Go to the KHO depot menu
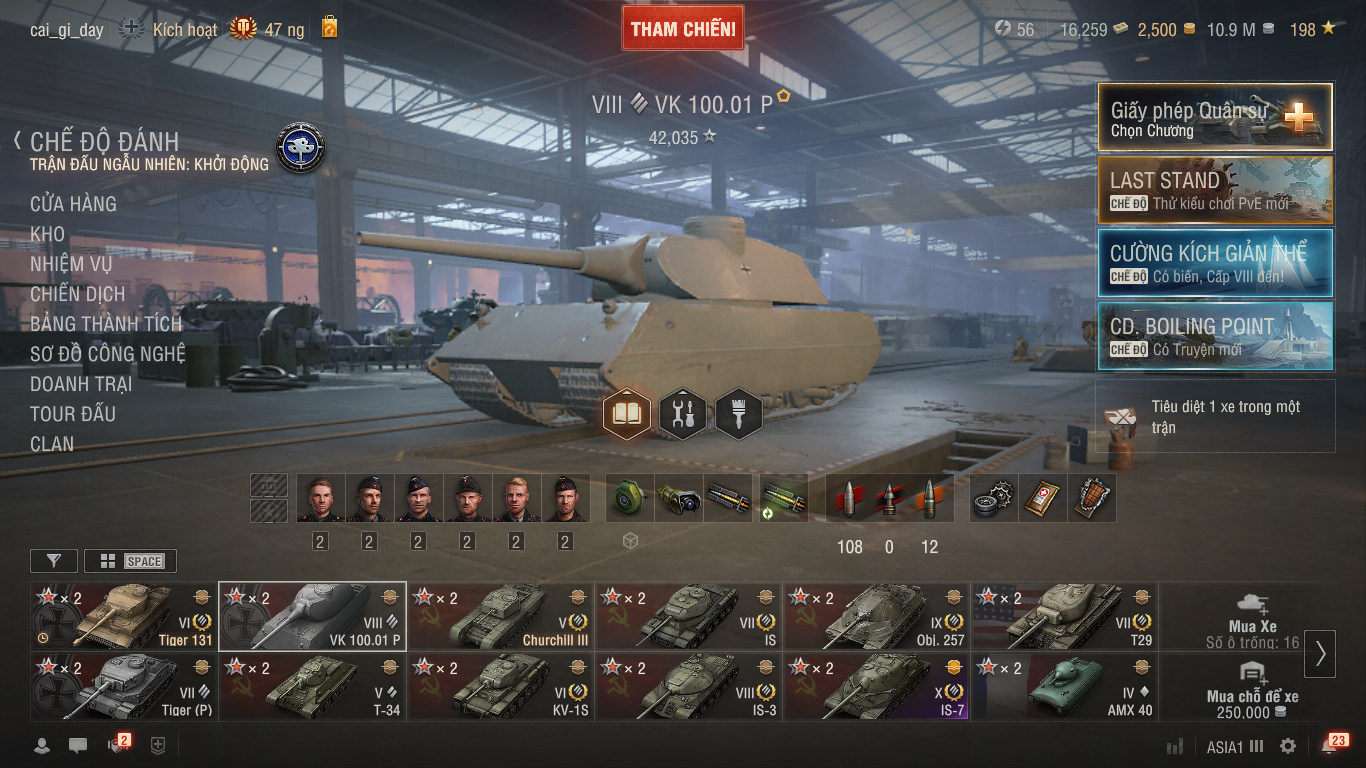1366x768 pixels. pyautogui.click(x=47, y=234)
